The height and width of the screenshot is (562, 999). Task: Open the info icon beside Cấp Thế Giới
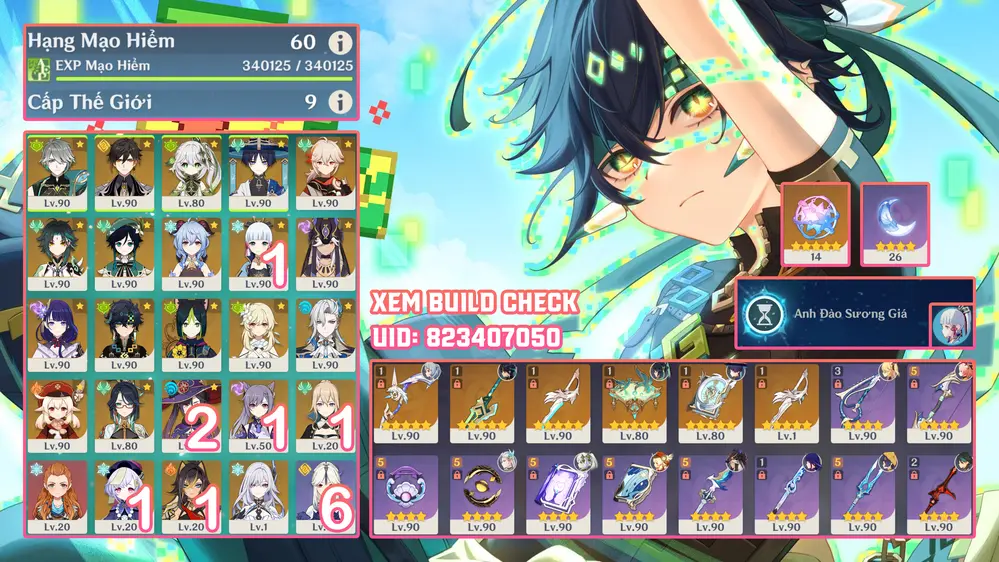tap(341, 101)
